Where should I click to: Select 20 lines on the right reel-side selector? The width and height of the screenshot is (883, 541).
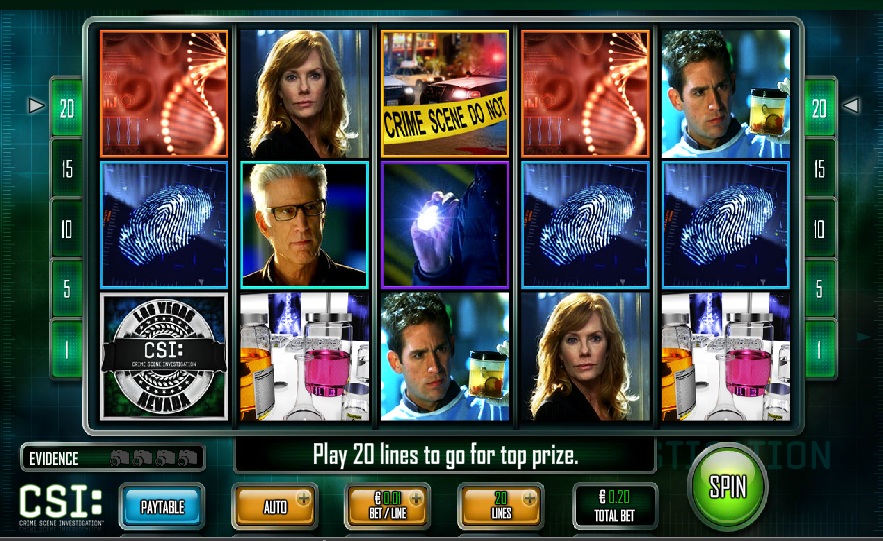819,108
